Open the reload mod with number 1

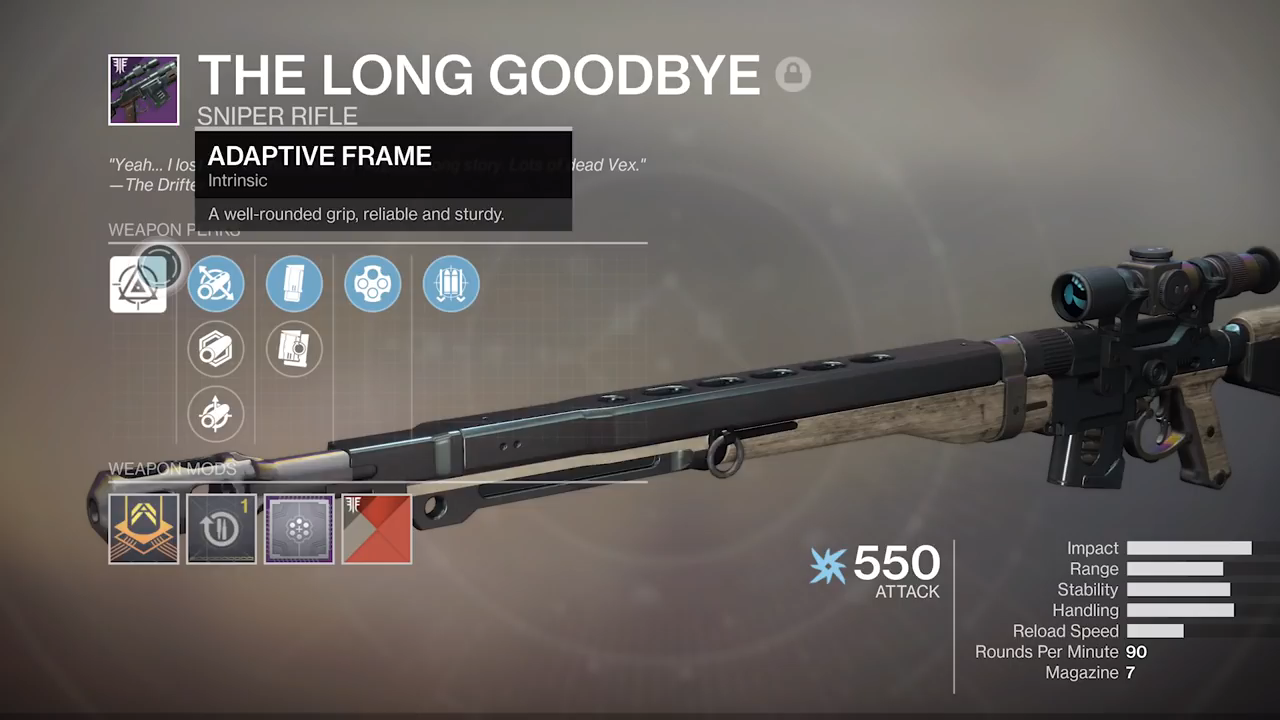221,529
